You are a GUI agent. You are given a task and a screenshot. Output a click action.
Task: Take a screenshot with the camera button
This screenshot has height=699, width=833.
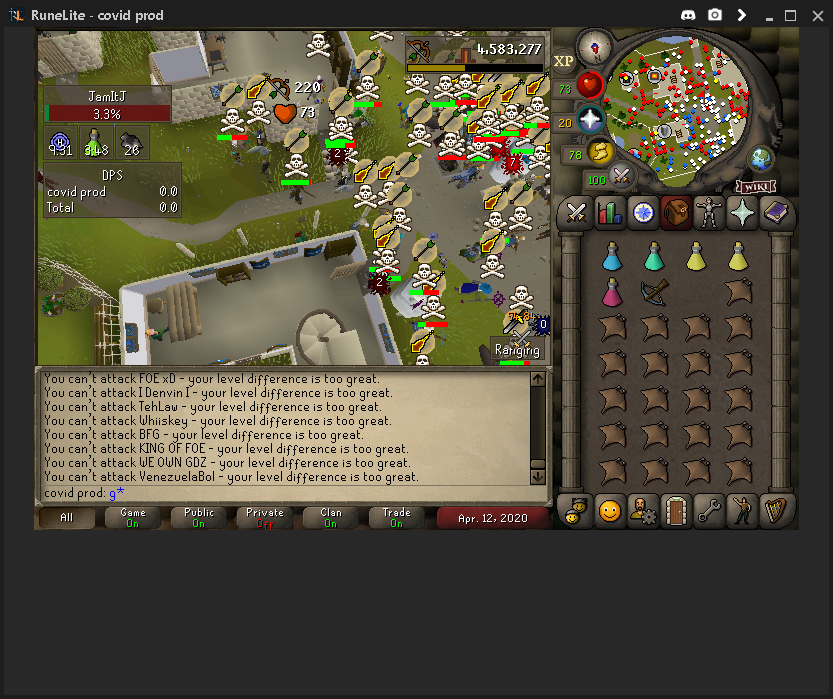(715, 15)
